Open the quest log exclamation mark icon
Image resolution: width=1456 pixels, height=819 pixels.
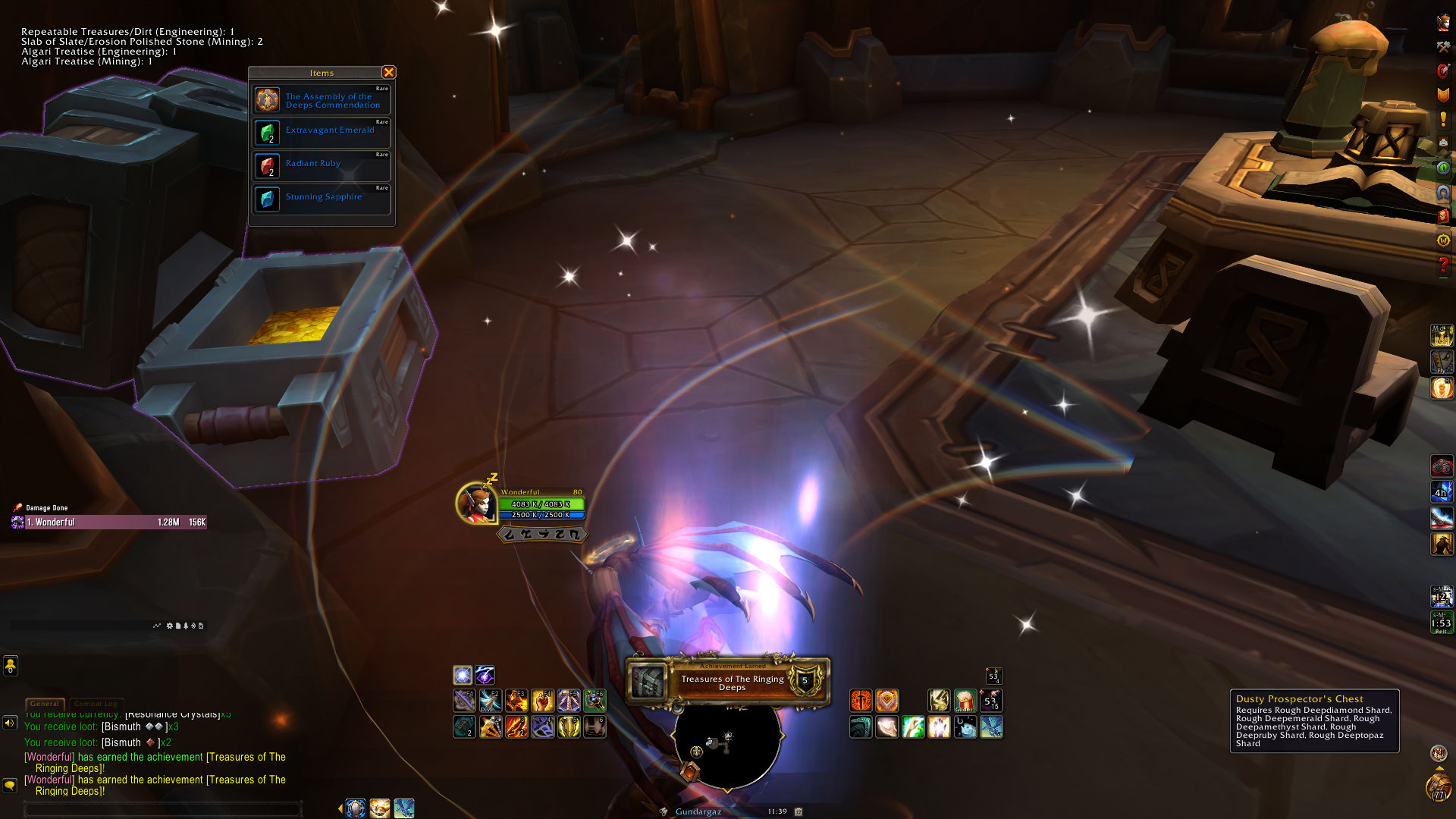[1443, 120]
